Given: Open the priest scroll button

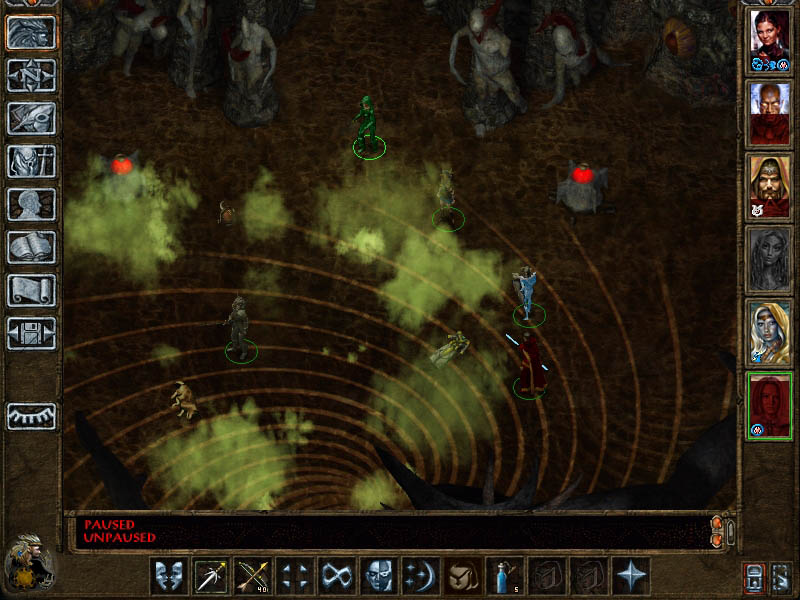Looking at the screenshot, I should (31, 290).
